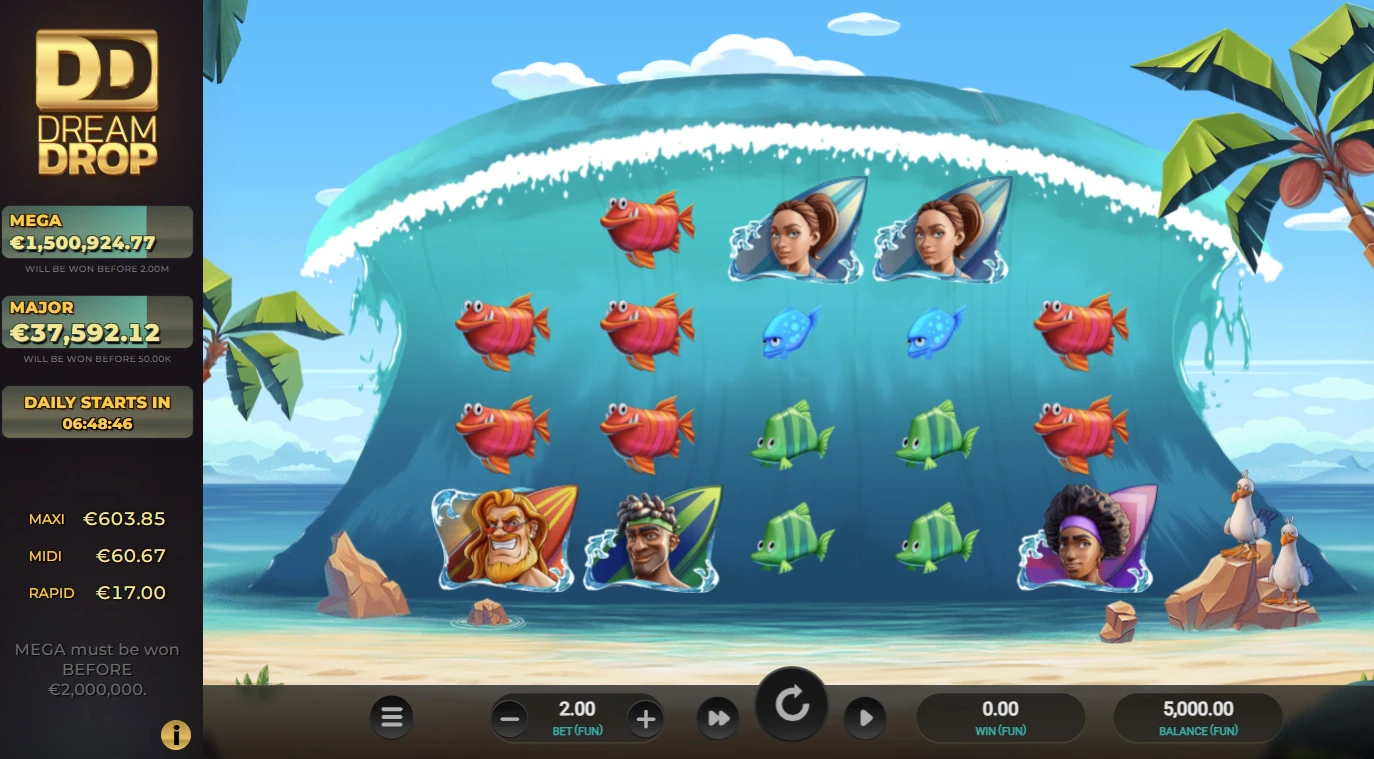
Task: Open game rules via the info icon
Action: point(176,735)
